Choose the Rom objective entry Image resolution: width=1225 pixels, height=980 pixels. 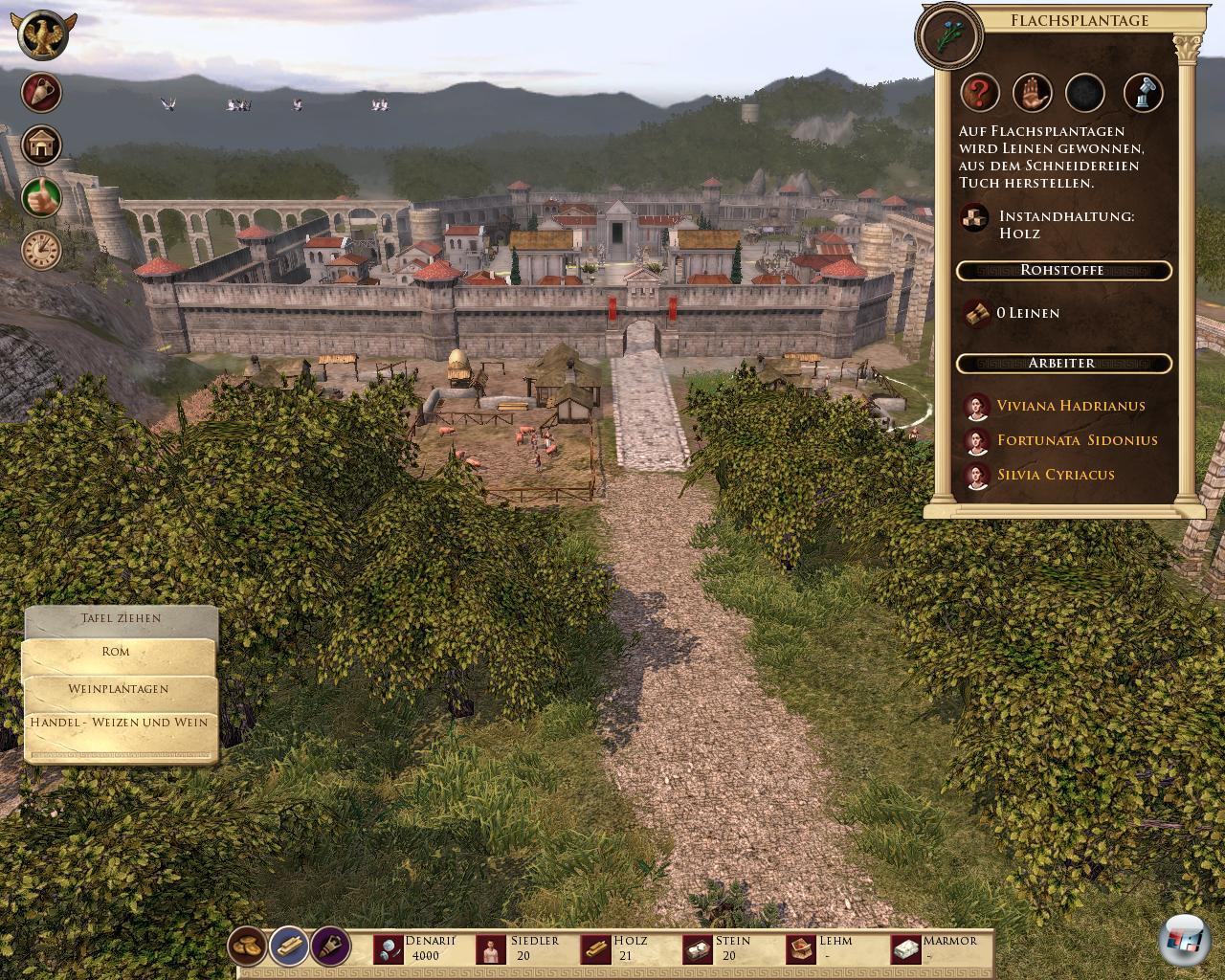(117, 653)
